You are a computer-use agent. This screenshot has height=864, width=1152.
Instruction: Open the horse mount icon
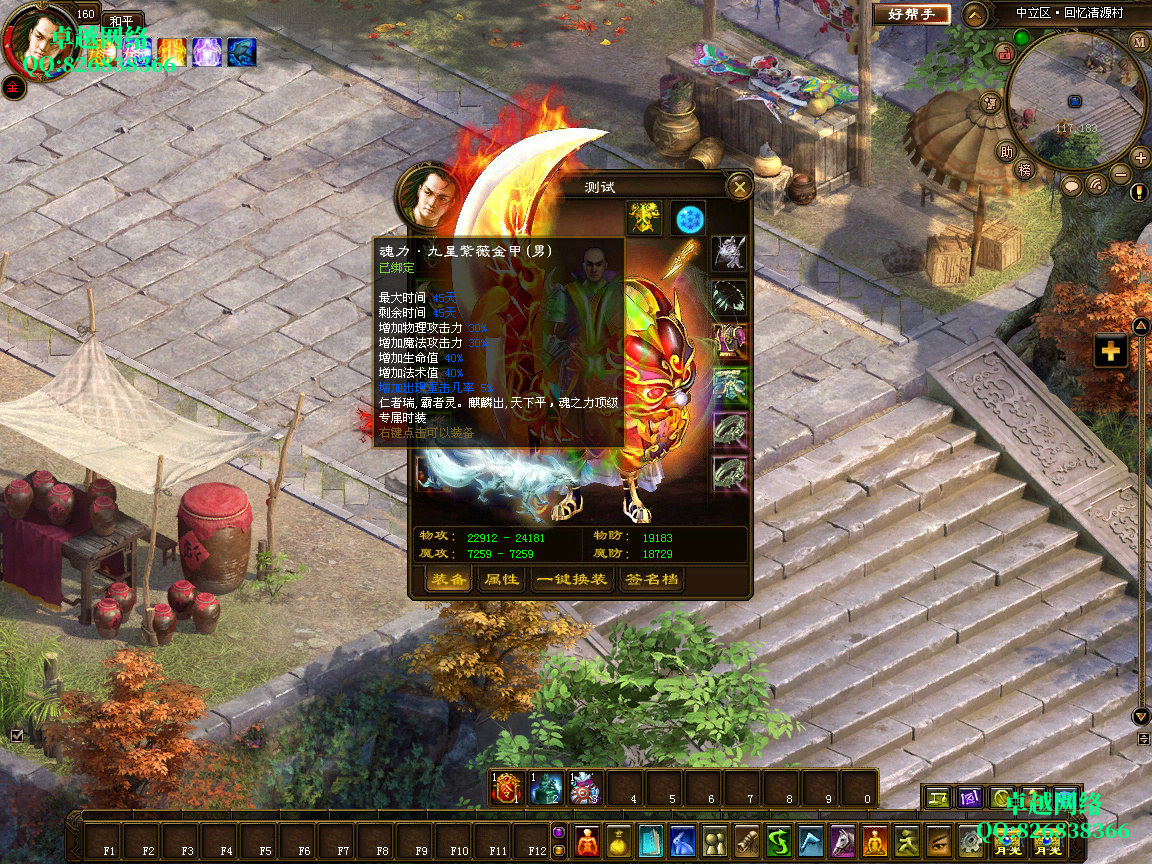[x=843, y=841]
